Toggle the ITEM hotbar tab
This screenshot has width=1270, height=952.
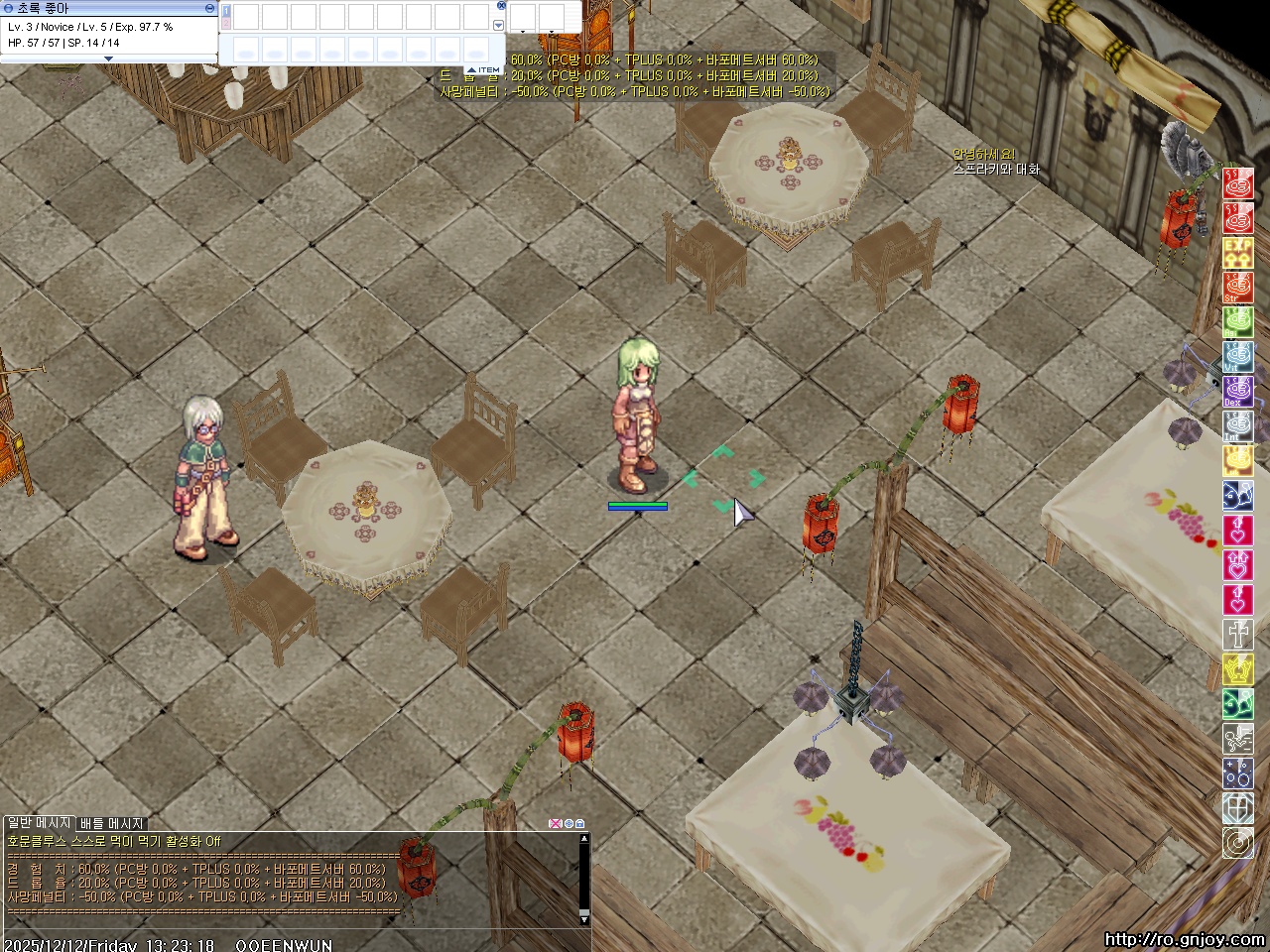click(x=484, y=70)
